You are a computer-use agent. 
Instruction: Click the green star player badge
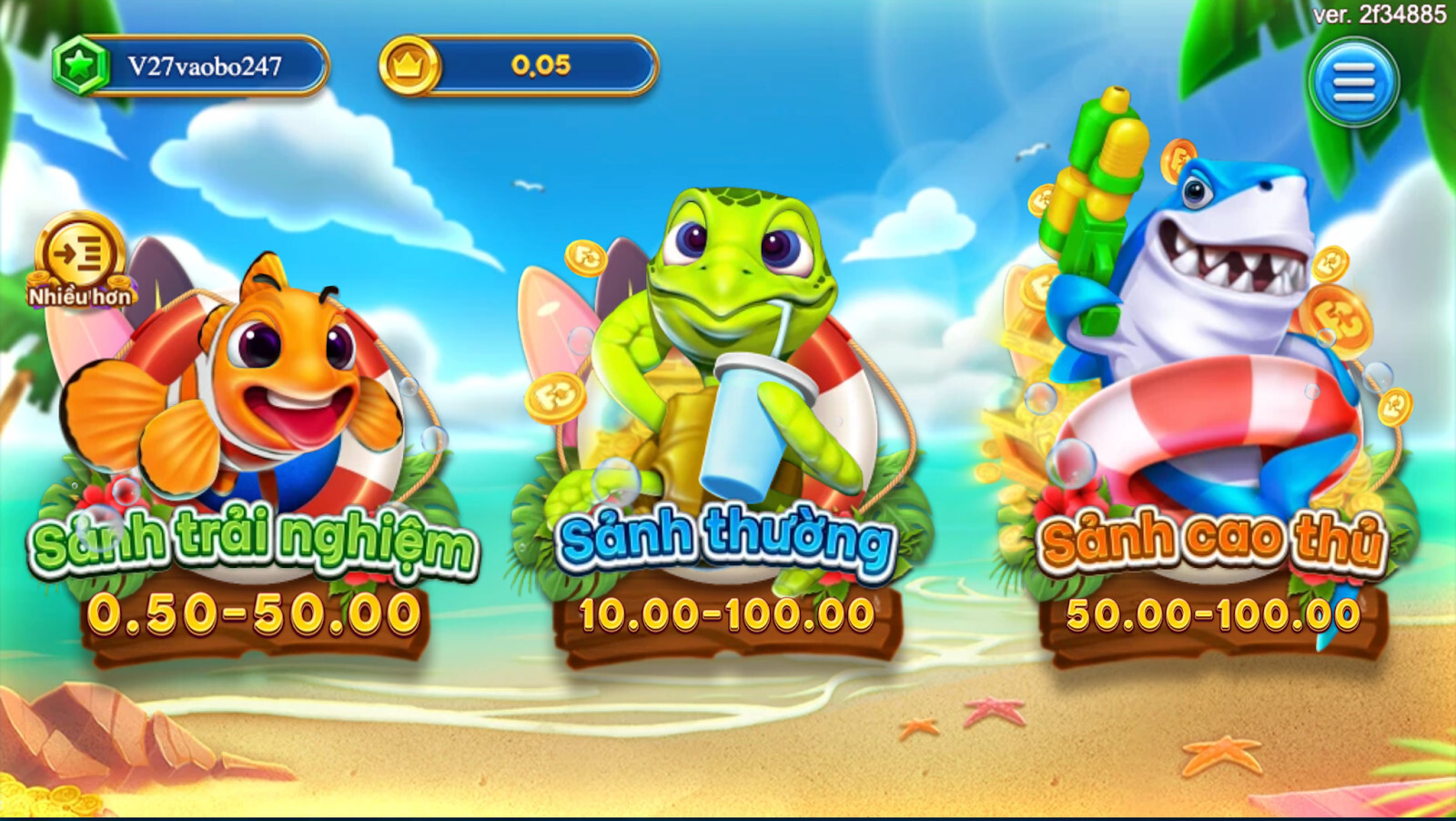click(x=82, y=63)
